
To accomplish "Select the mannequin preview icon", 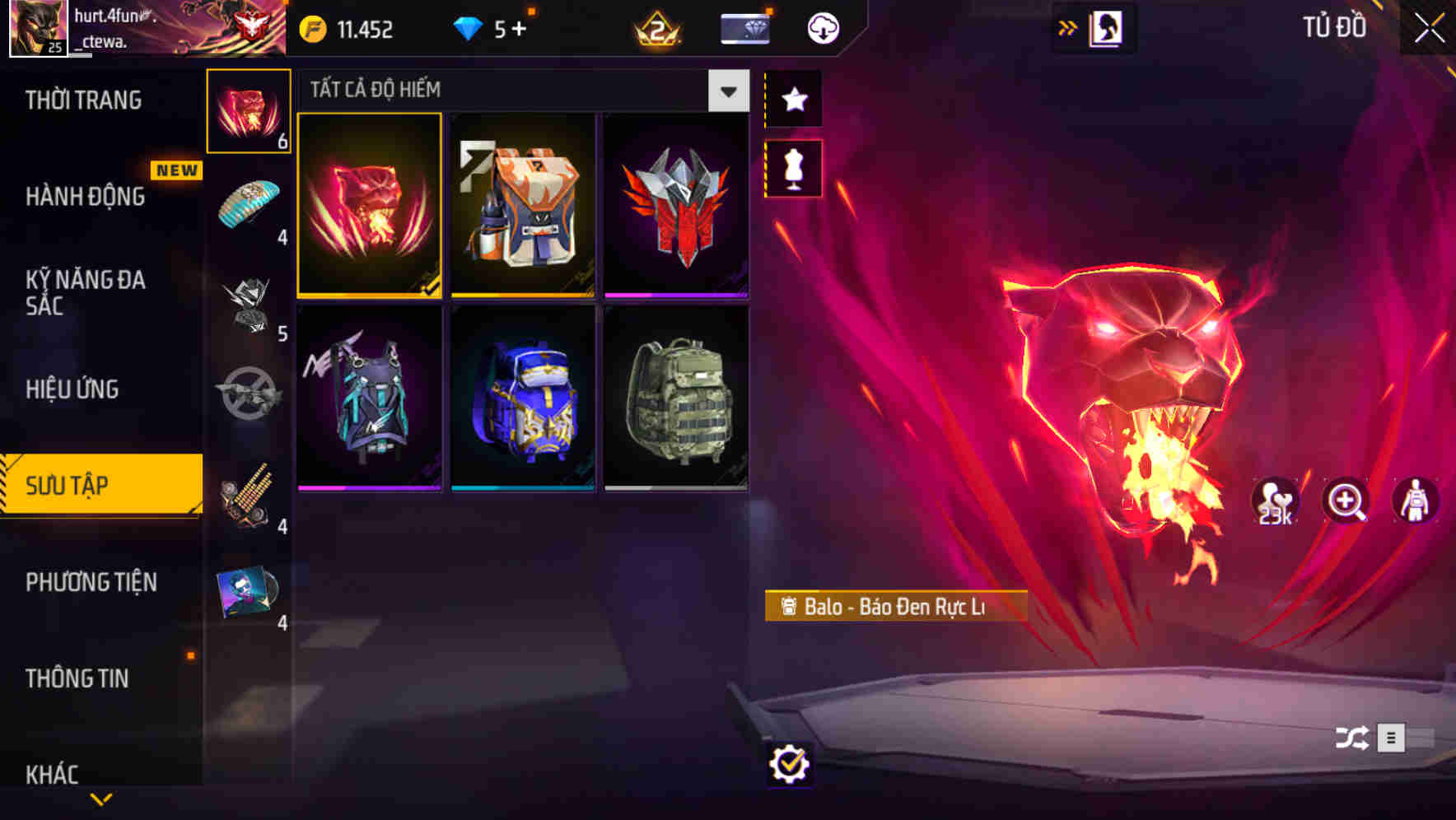I will (793, 170).
